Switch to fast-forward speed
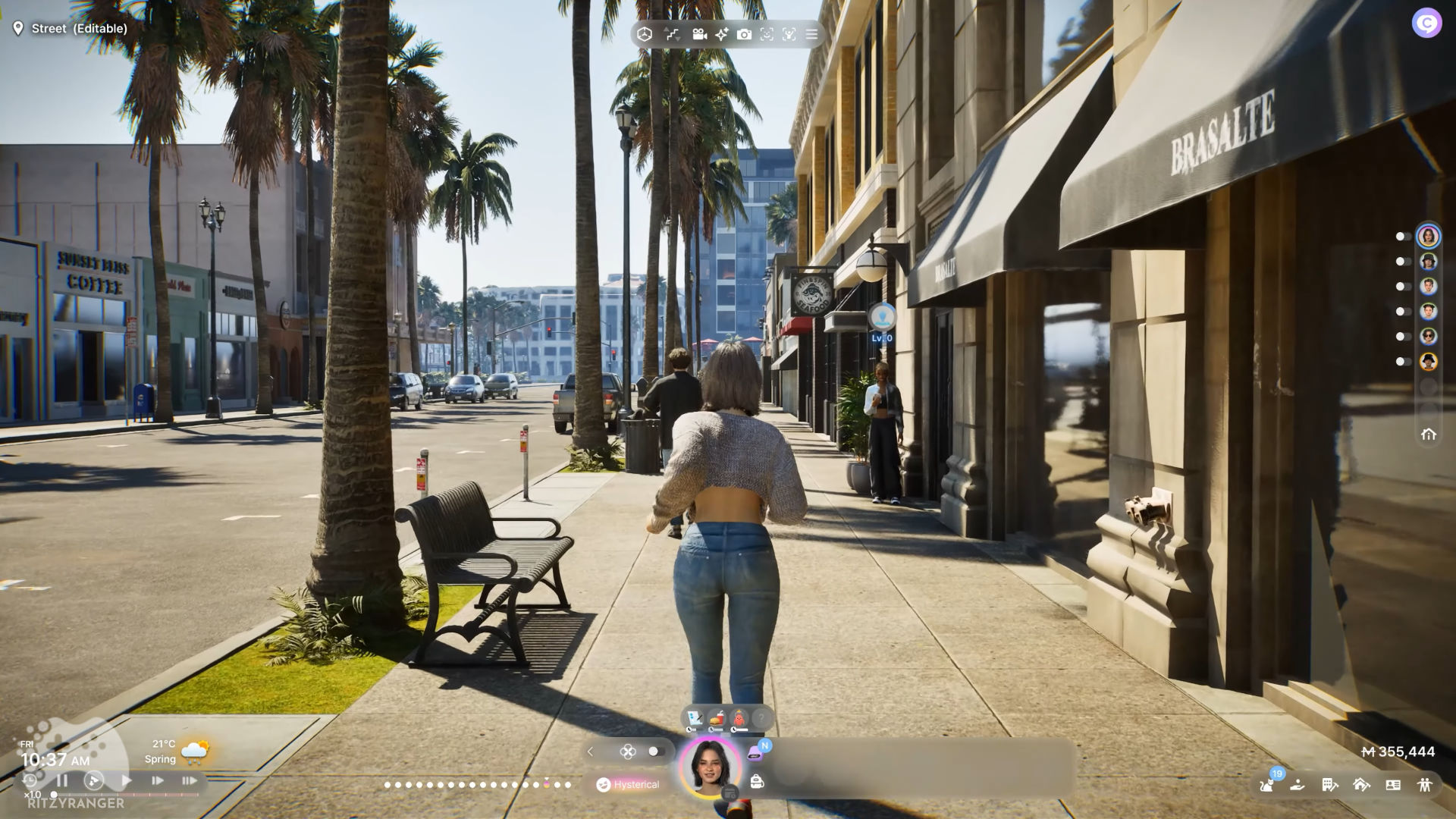This screenshot has height=819, width=1456. [158, 780]
